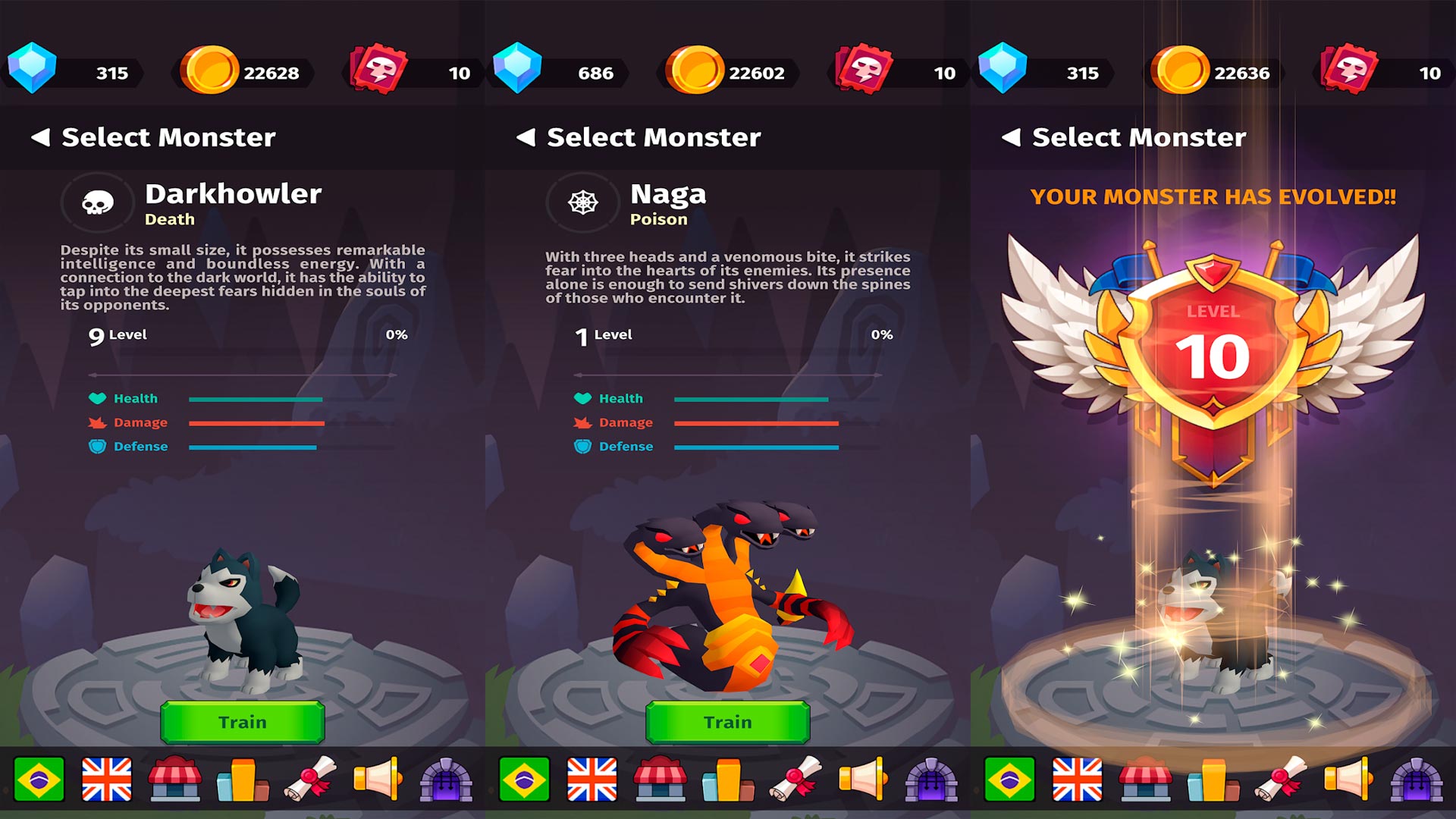Tap the skull Death type icon beside Darkhowler

click(x=98, y=202)
